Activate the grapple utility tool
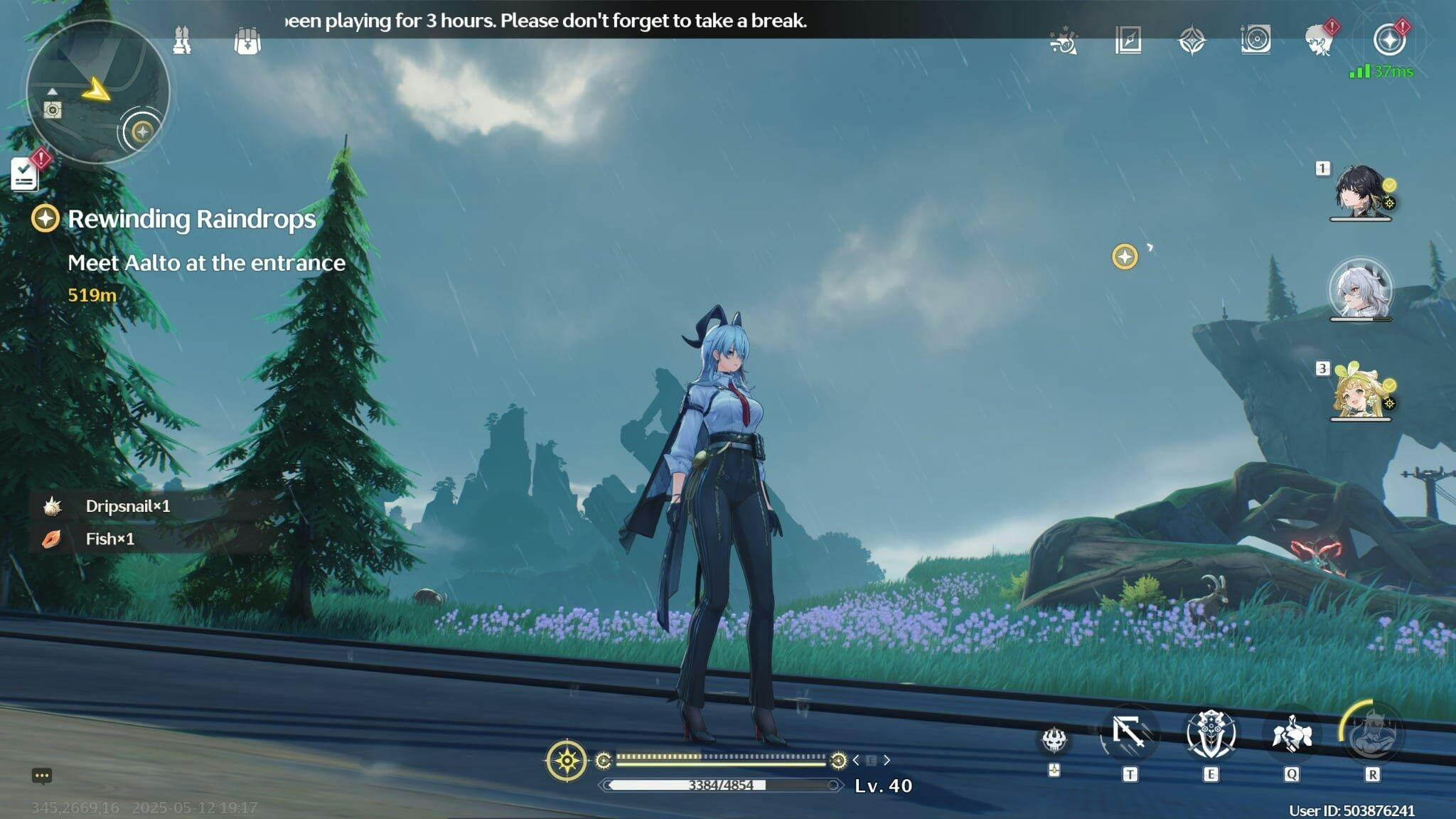The image size is (1456, 819). tap(1130, 734)
